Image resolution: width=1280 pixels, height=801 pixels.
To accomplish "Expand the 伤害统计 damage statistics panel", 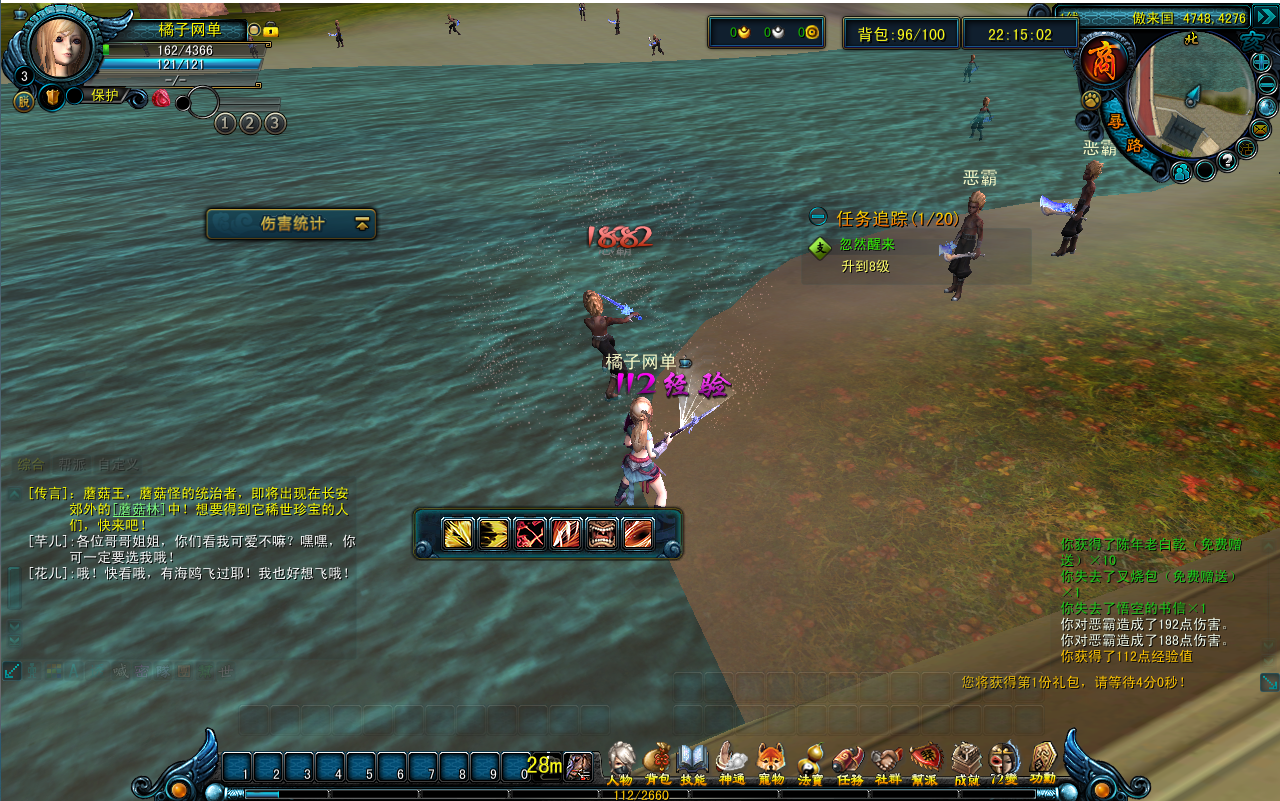I will coord(362,224).
